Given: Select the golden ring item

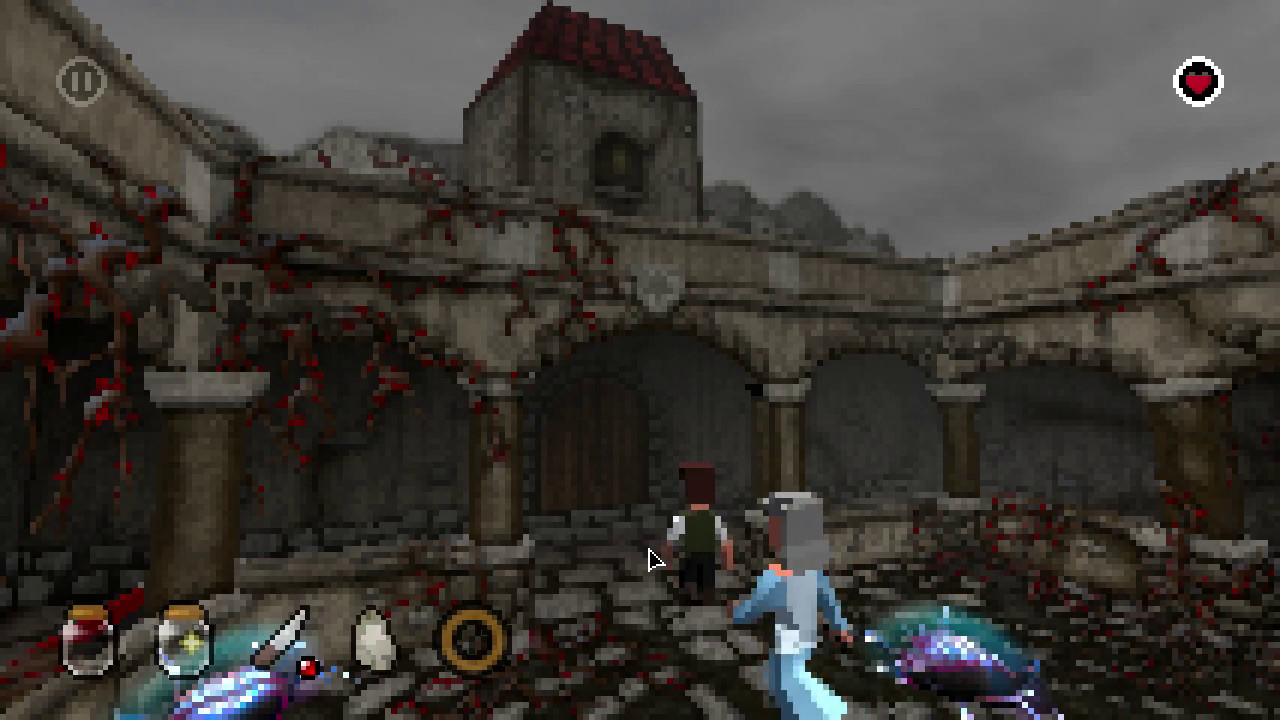Looking at the screenshot, I should pyautogui.click(x=470, y=638).
